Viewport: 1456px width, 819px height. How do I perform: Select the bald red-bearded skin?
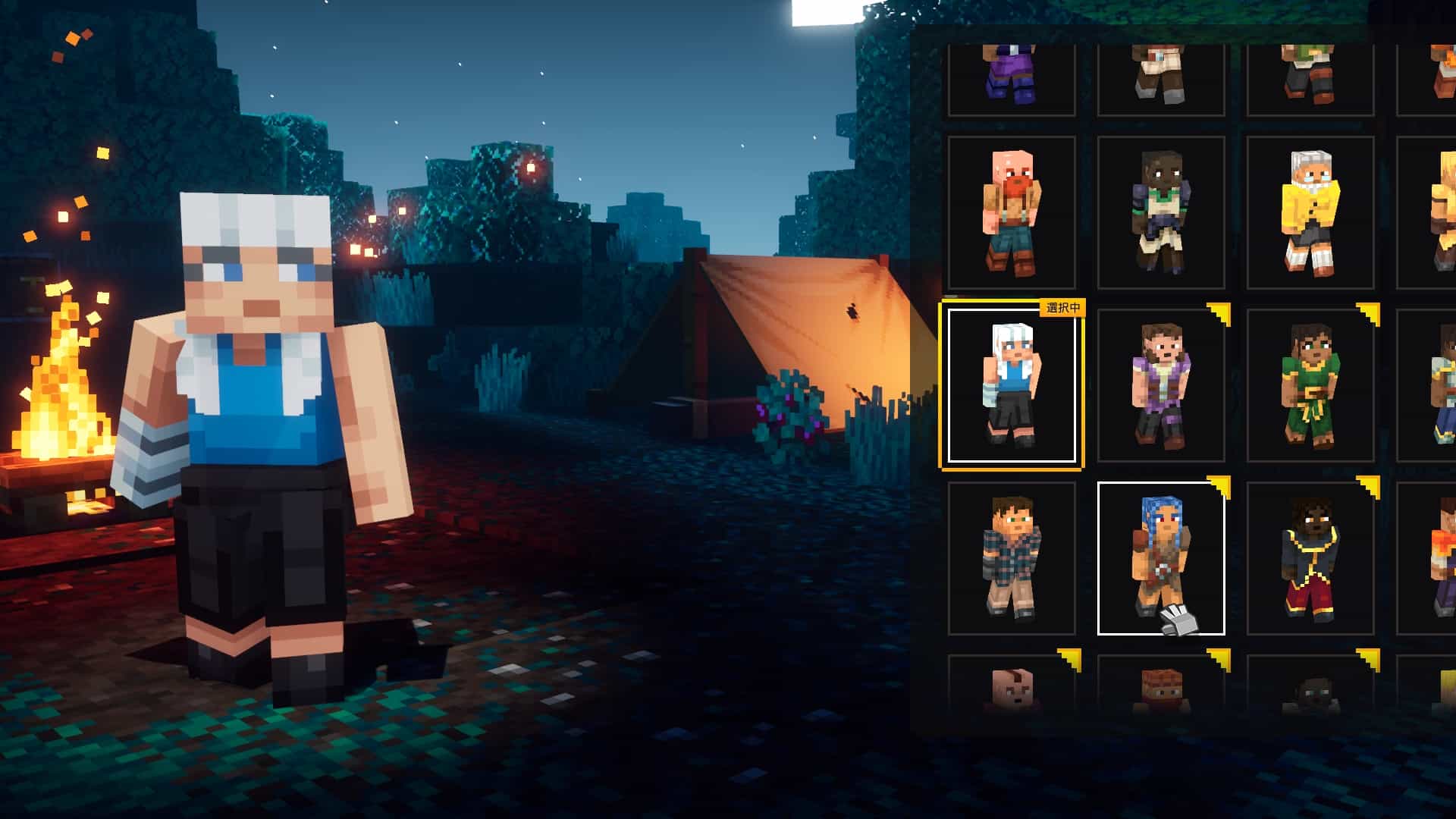tap(1011, 213)
